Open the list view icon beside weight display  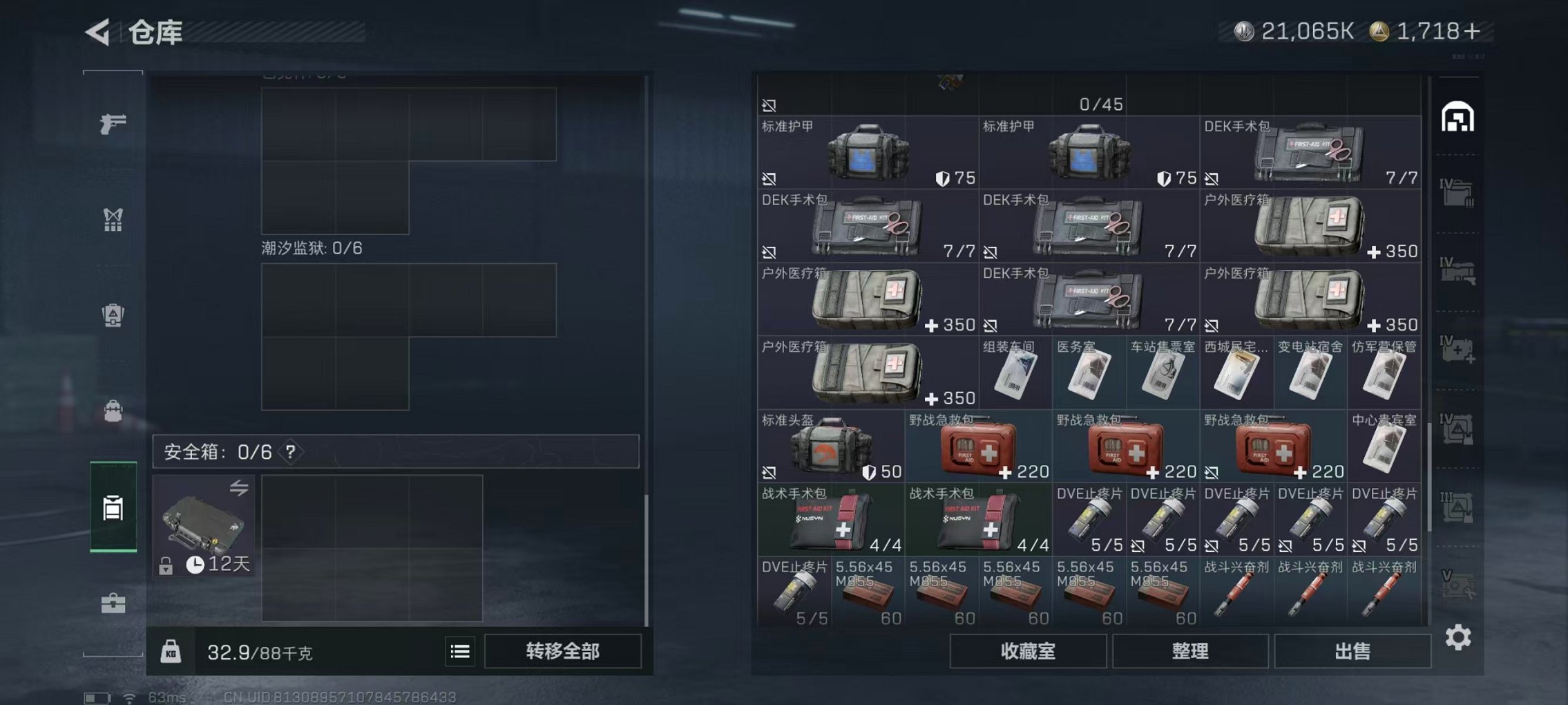(460, 651)
